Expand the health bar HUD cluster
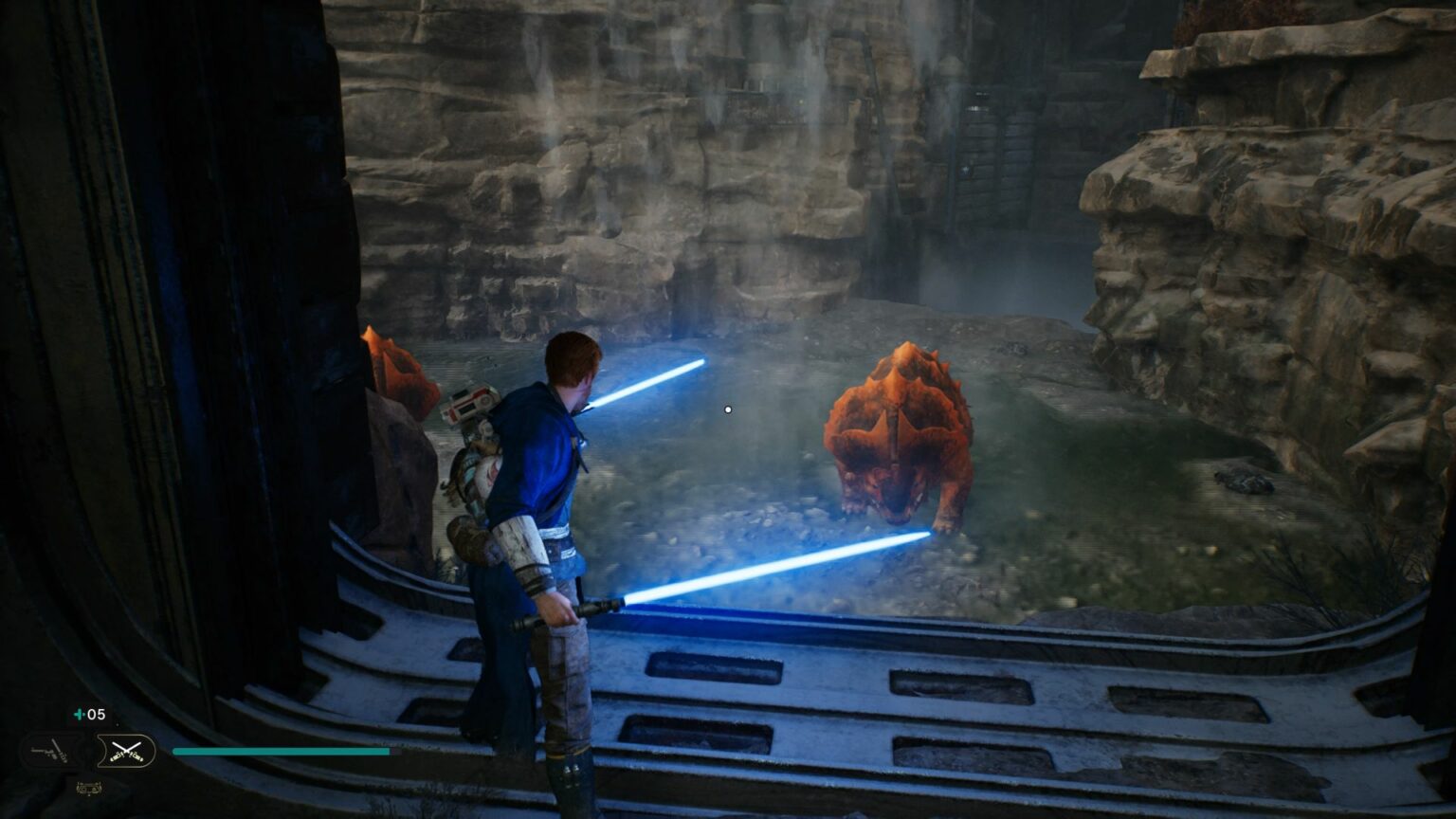1456x819 pixels. coord(280,751)
